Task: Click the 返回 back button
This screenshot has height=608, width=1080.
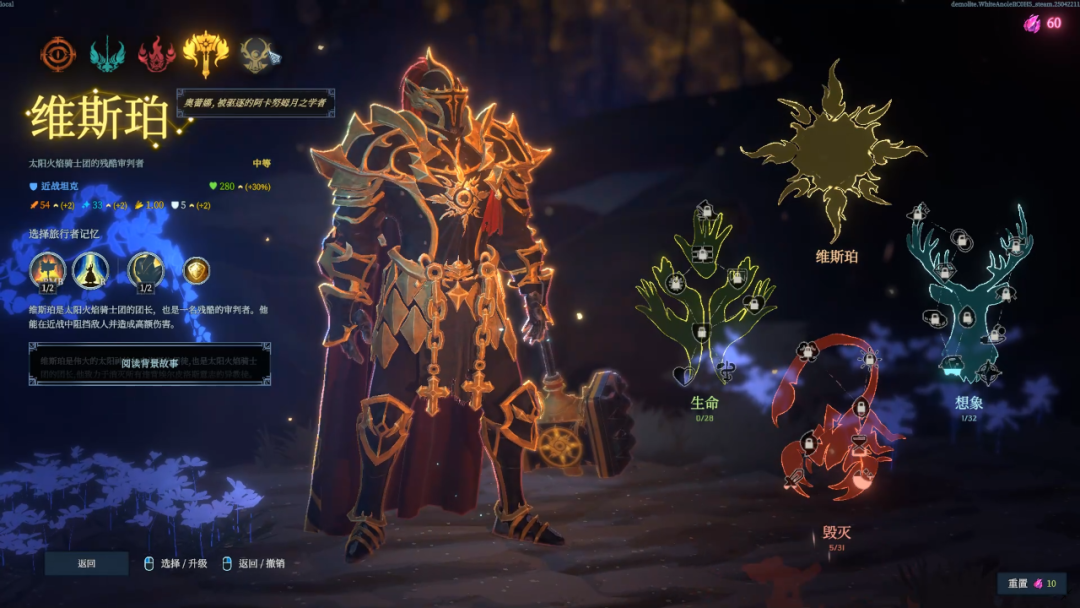Action: 87,563
